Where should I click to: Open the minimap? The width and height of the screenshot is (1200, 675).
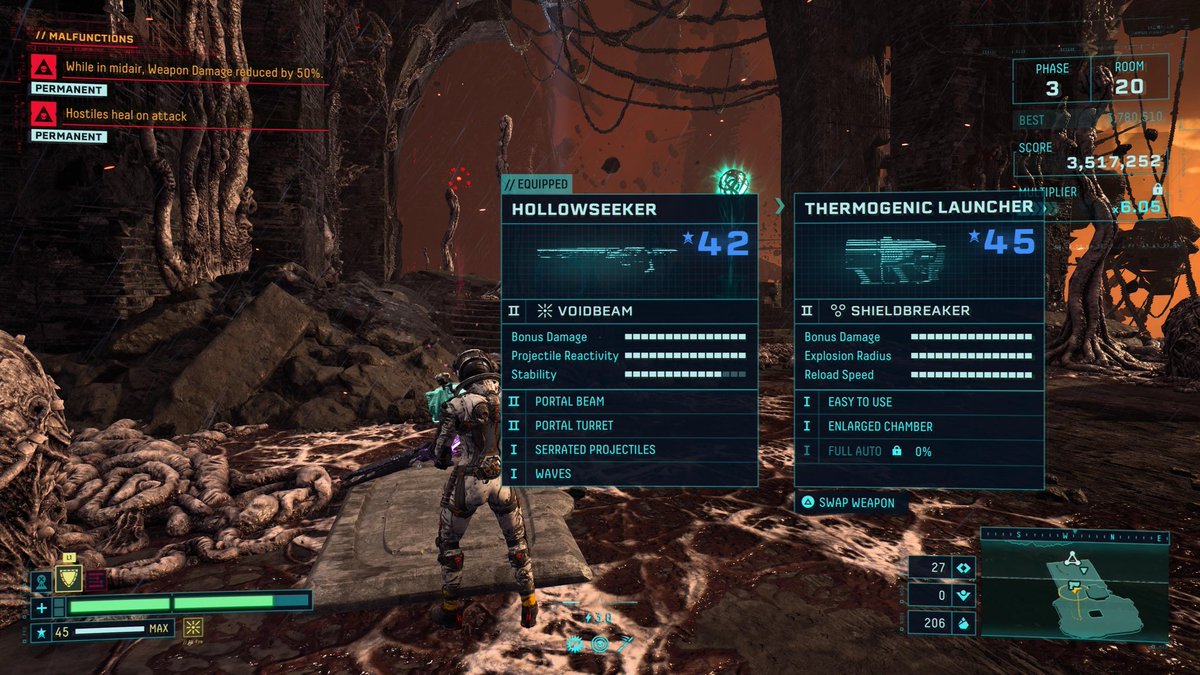tap(1073, 584)
